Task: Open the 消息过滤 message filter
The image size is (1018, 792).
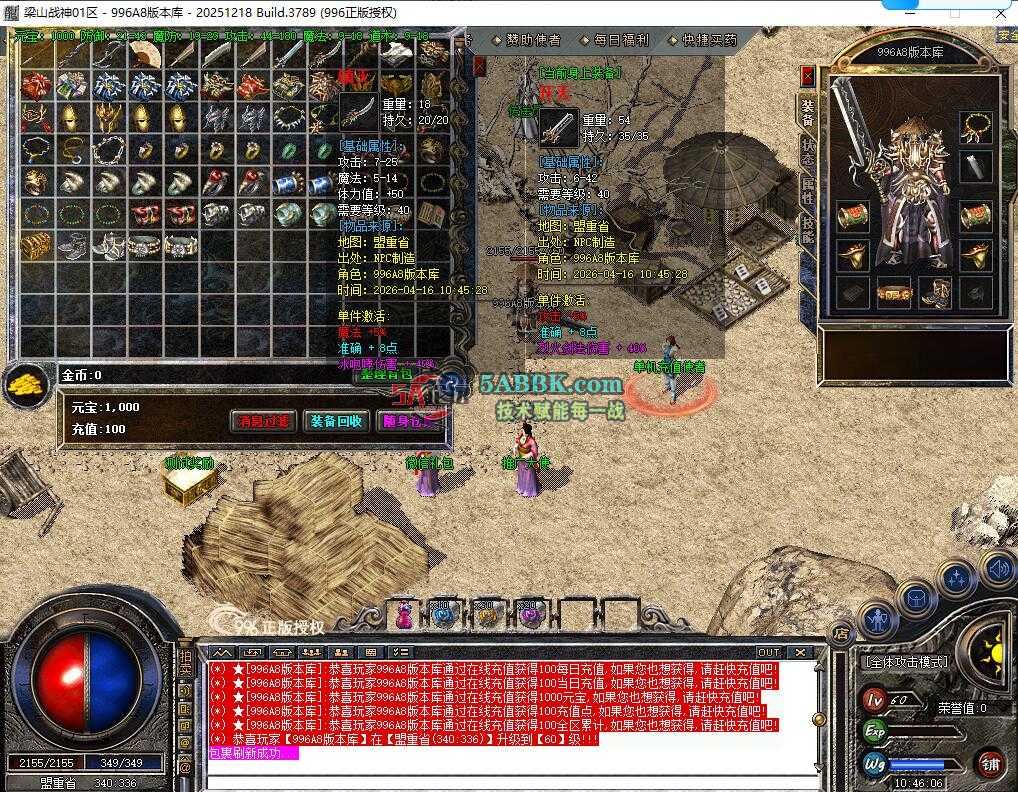Action: coord(264,421)
